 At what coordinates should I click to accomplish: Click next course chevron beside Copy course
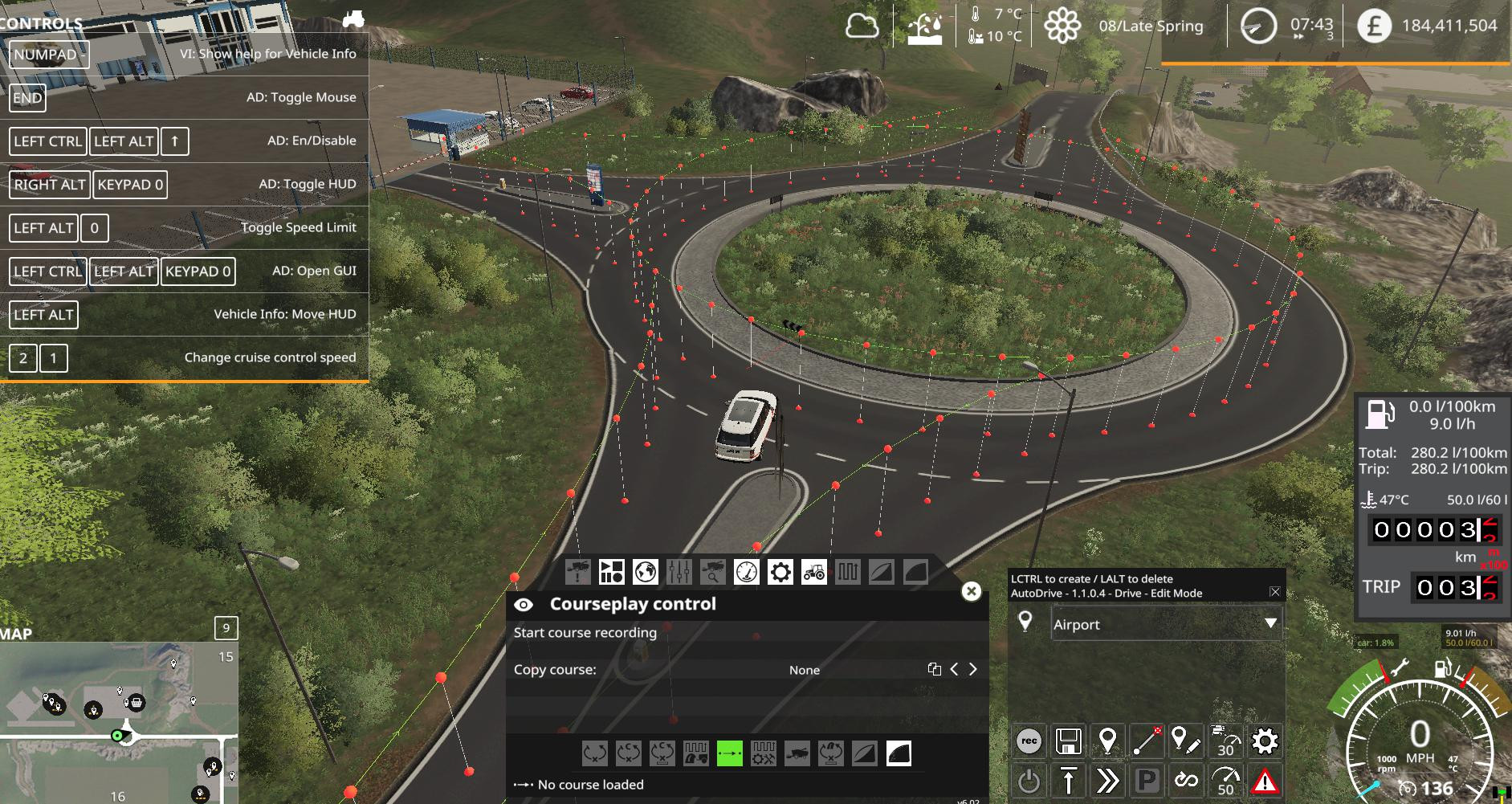[x=972, y=669]
